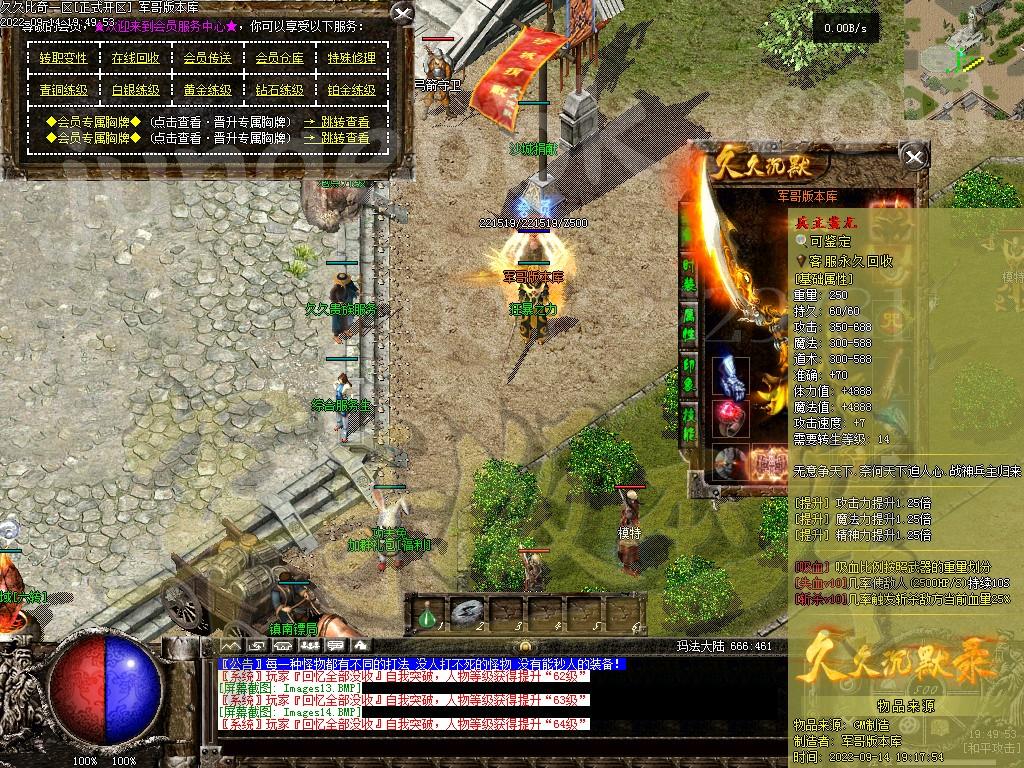Select the silver gauntlet equipment slot
The width and height of the screenshot is (1024, 768).
(729, 377)
